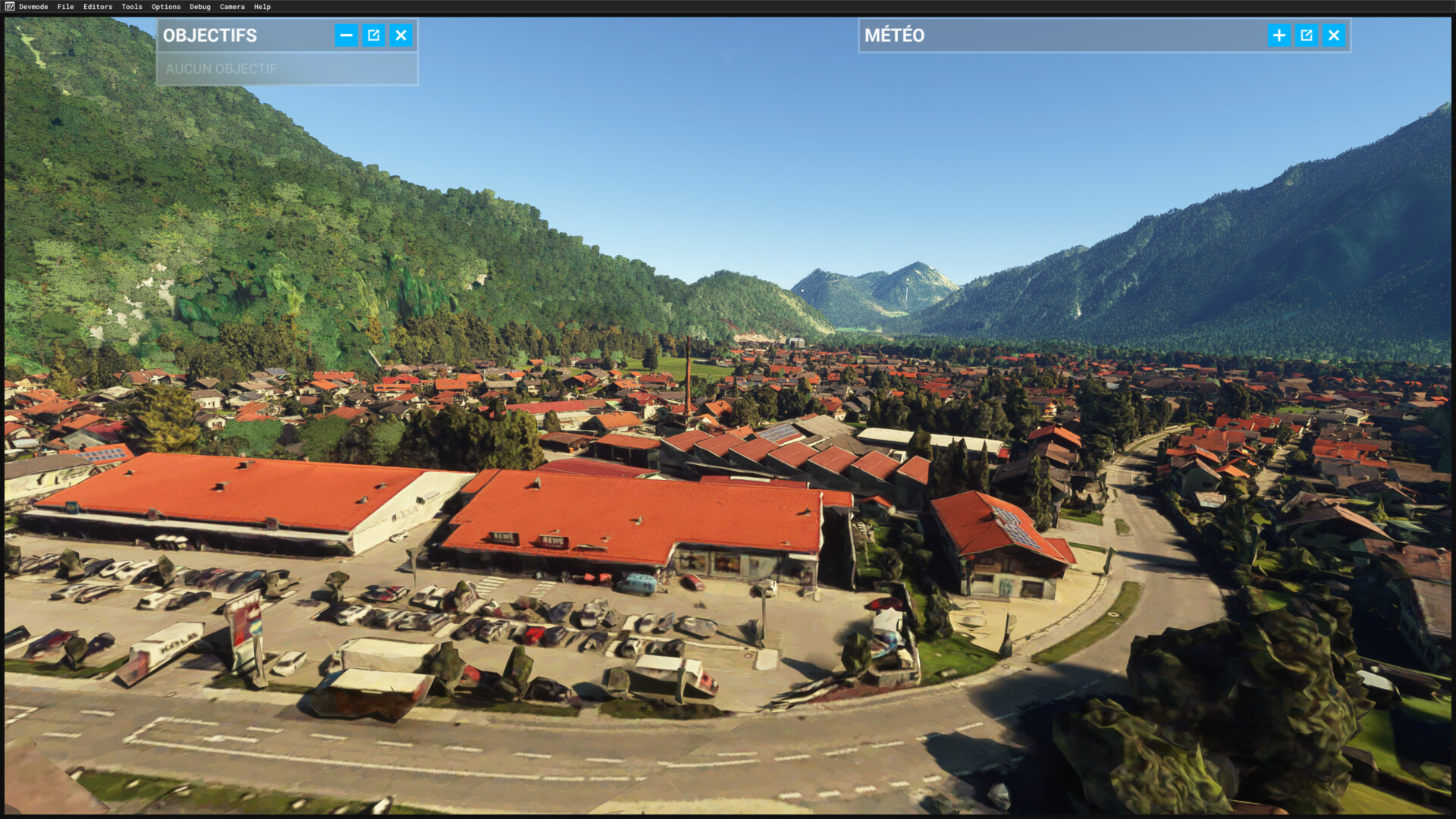
Task: Open the Tools menu
Action: tap(132, 7)
